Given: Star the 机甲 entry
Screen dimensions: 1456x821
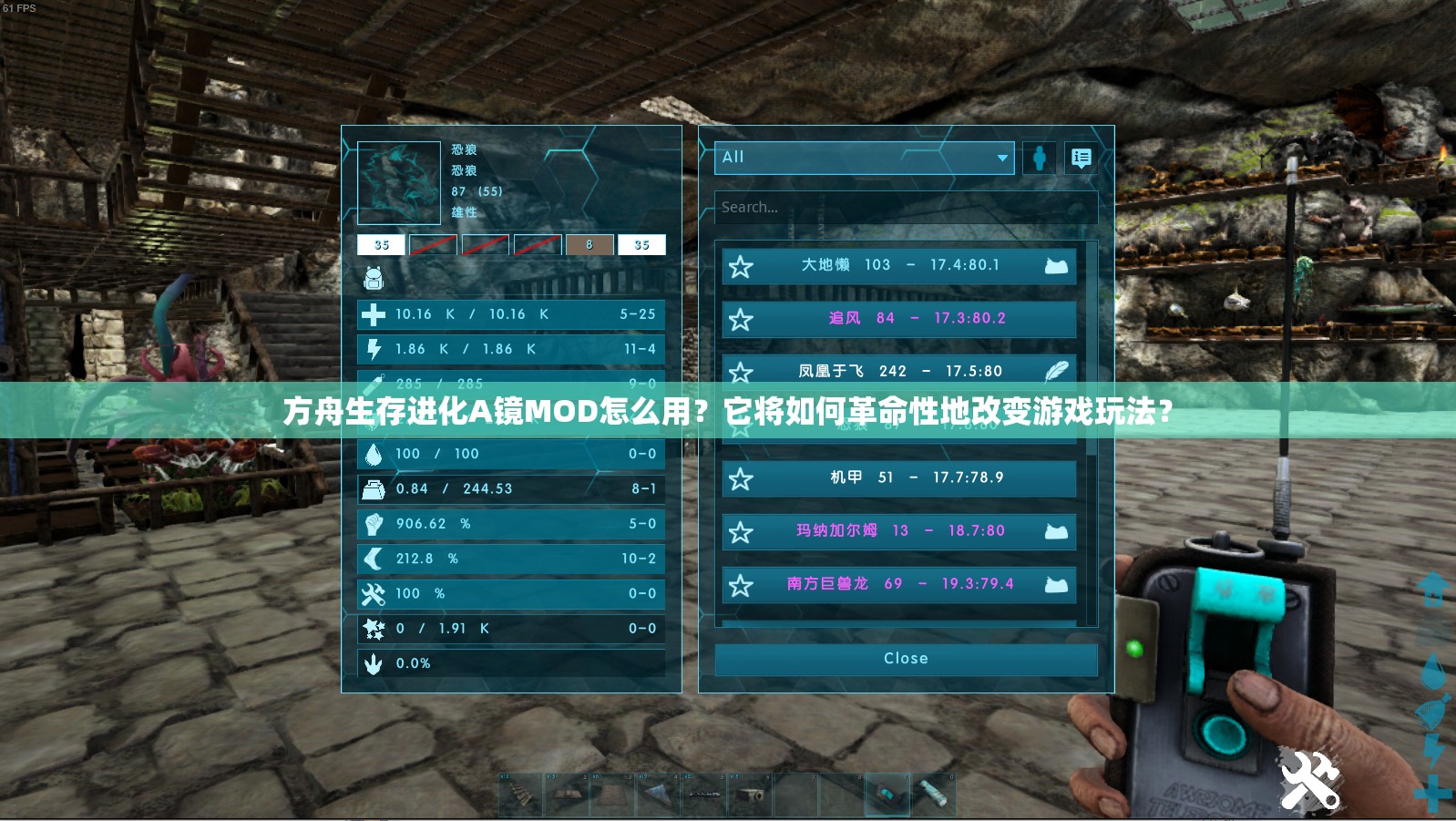Looking at the screenshot, I should pyautogui.click(x=741, y=479).
